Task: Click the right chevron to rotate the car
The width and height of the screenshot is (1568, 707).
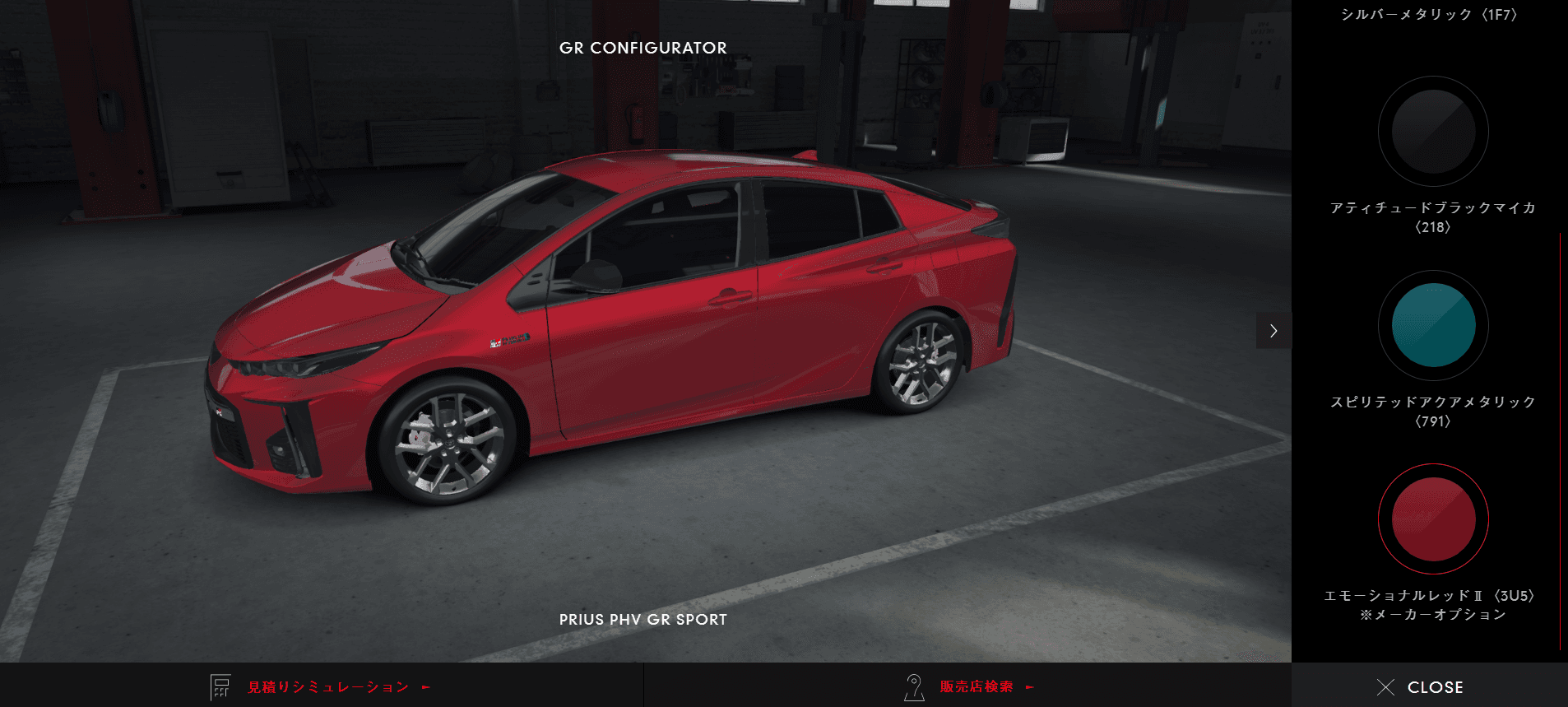Action: (1273, 331)
